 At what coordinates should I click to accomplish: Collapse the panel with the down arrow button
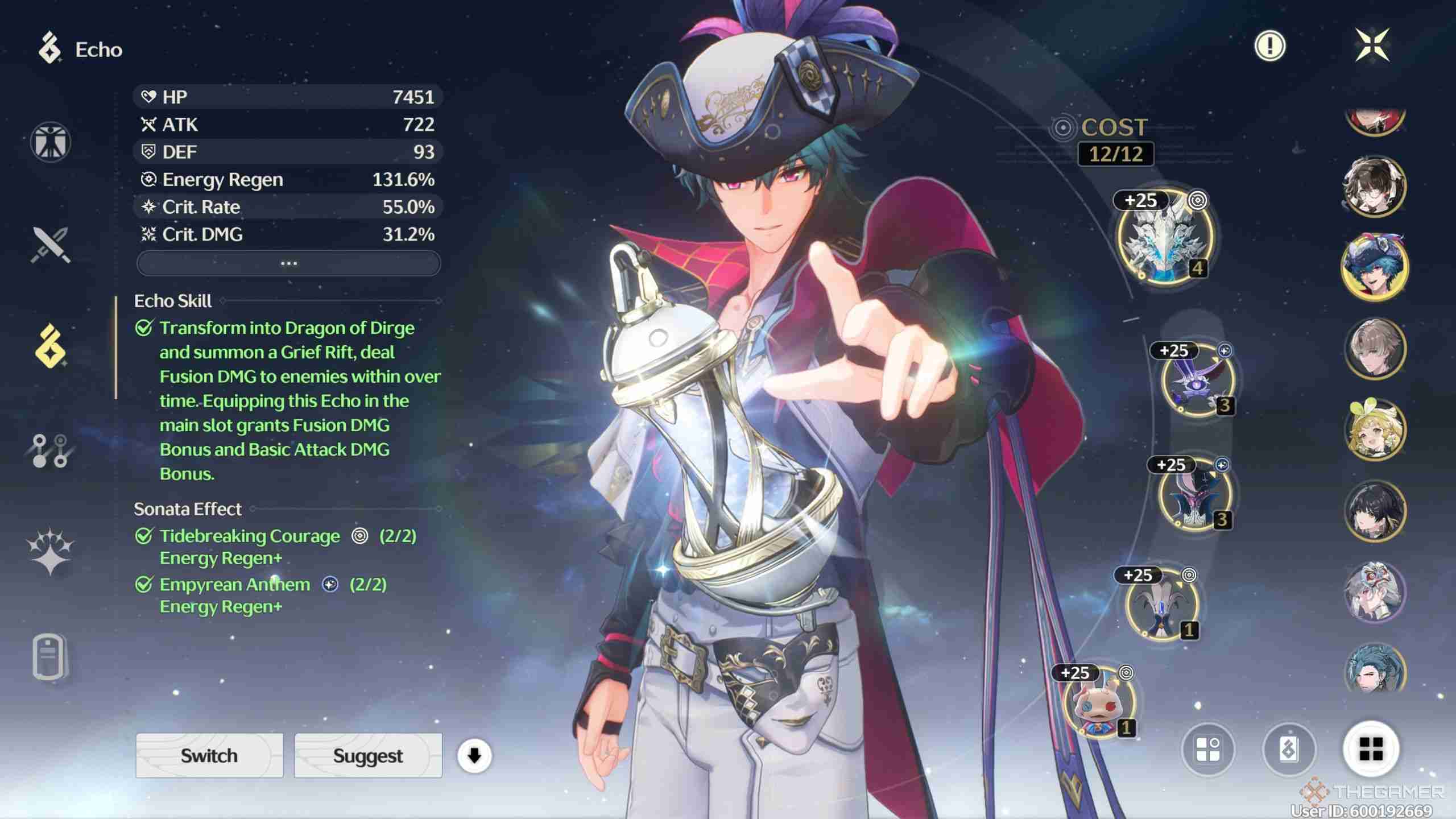[474, 756]
